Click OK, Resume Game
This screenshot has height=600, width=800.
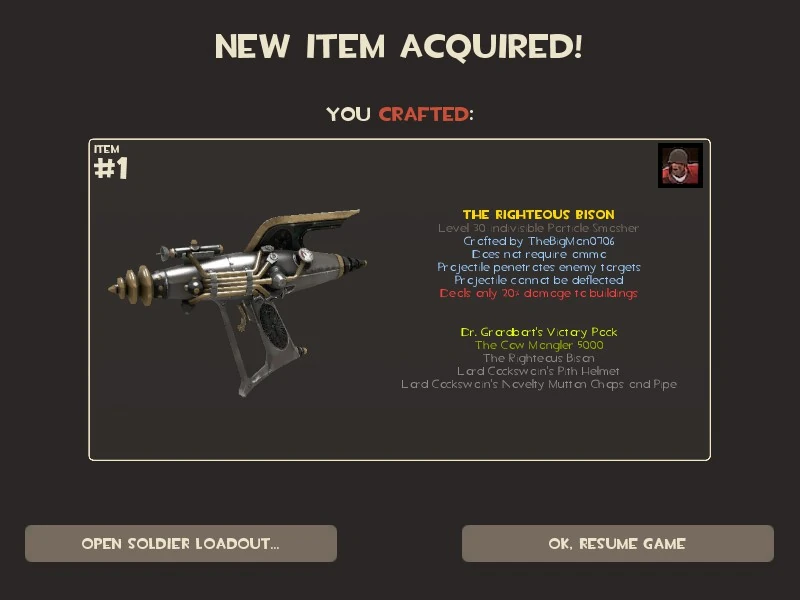[x=617, y=544]
